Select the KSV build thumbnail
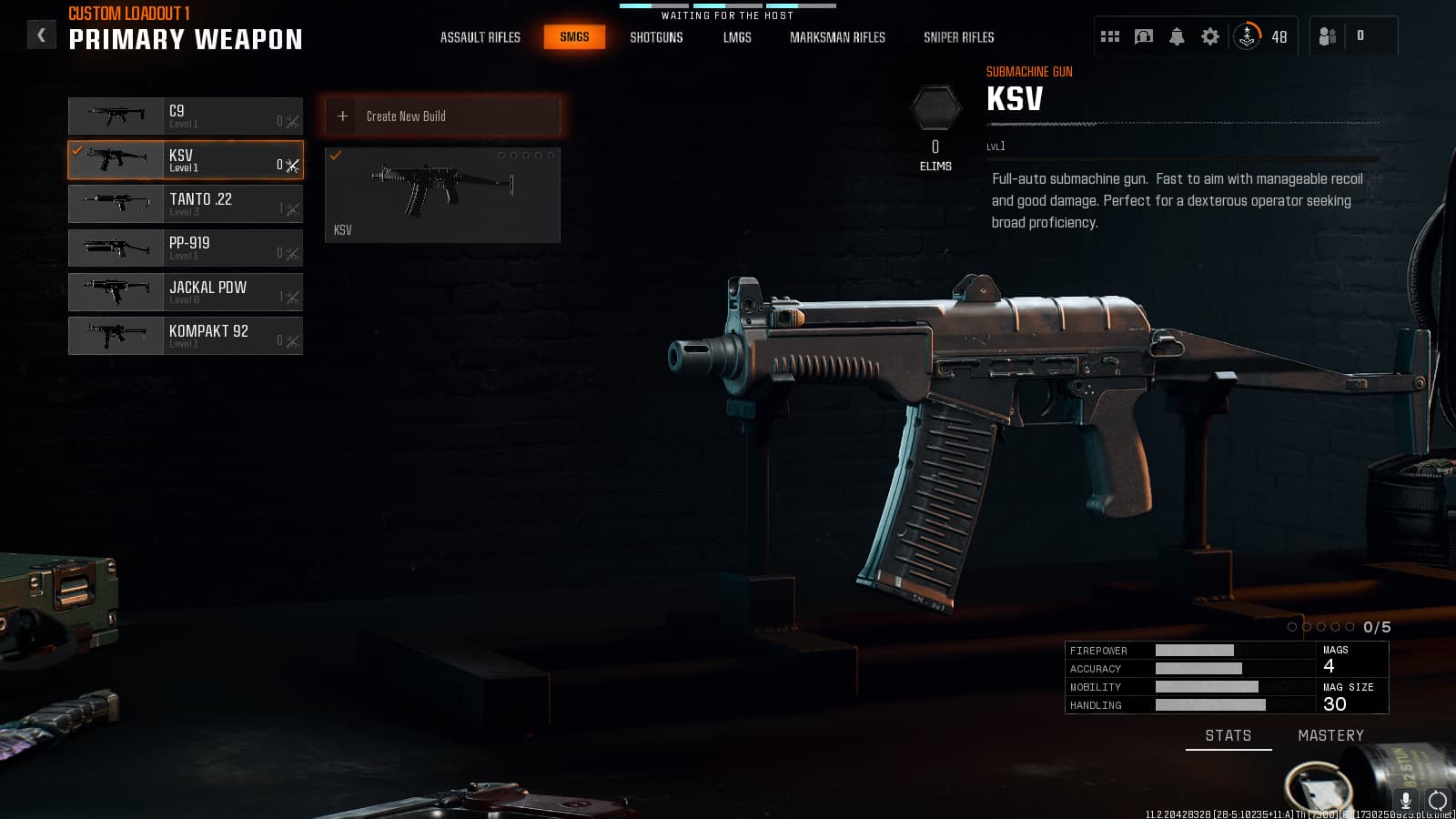Screen dimensions: 1456x819 [x=442, y=195]
